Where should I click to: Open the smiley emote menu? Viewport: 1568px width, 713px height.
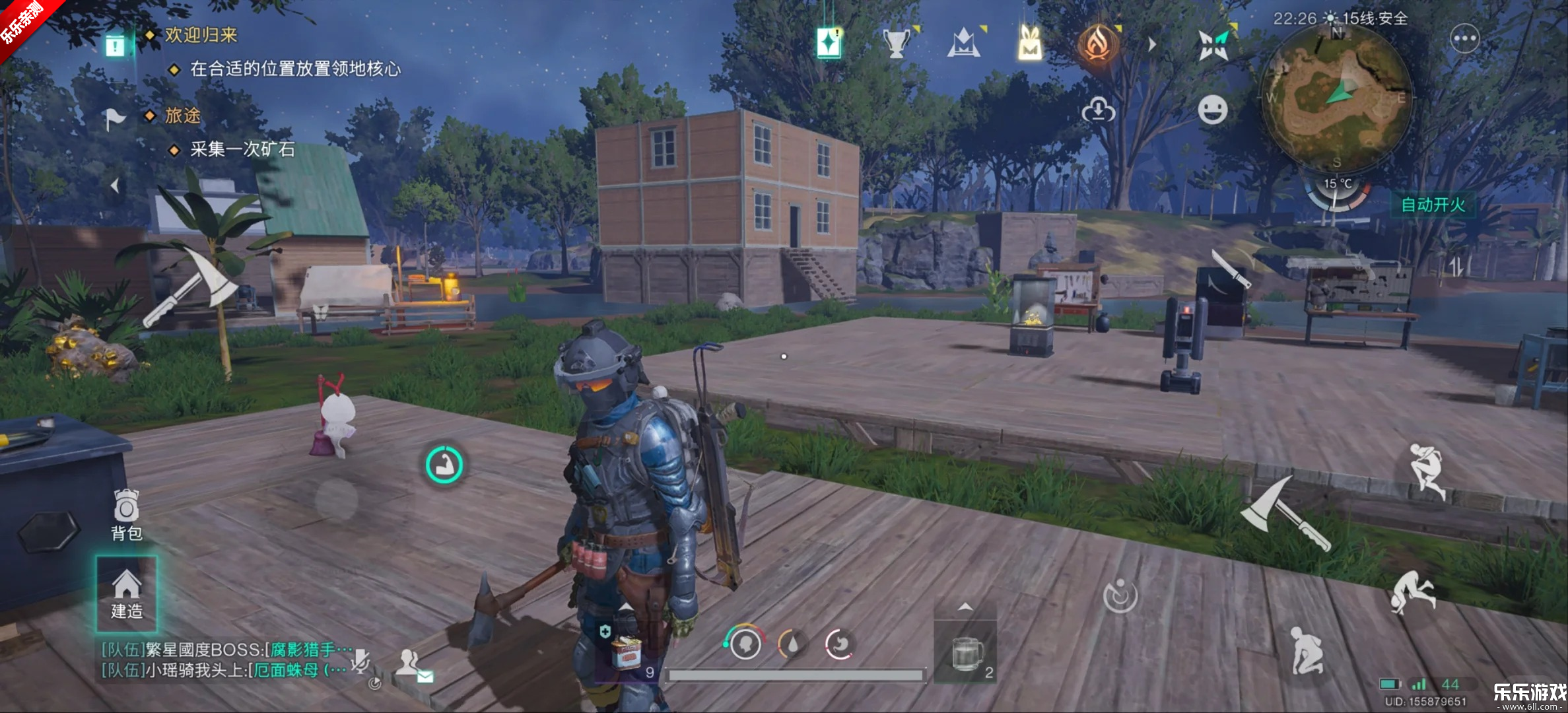tap(1213, 110)
